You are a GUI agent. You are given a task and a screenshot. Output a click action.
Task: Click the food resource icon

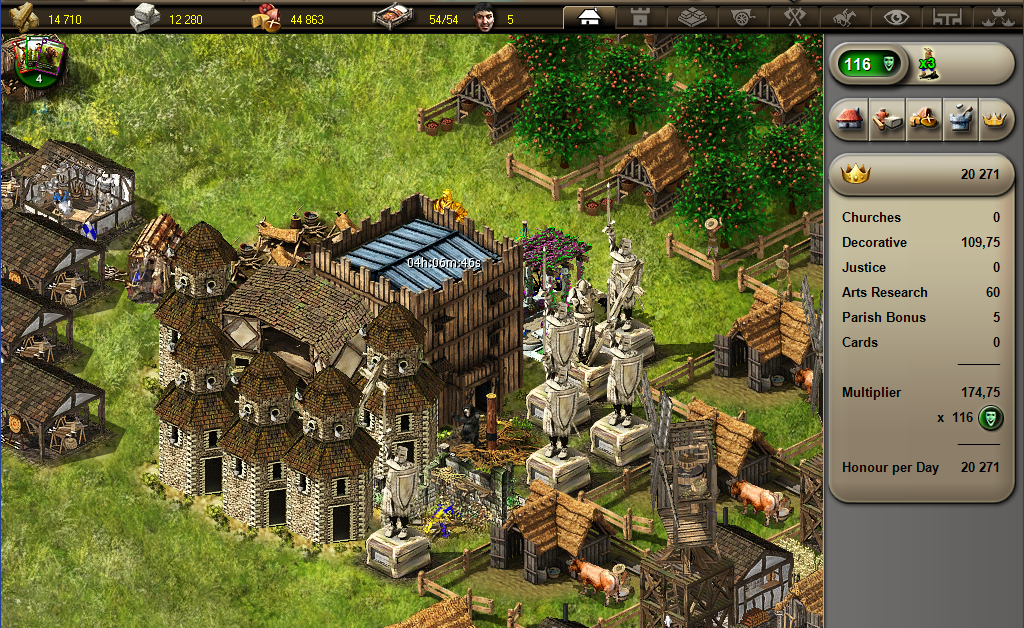(x=268, y=18)
